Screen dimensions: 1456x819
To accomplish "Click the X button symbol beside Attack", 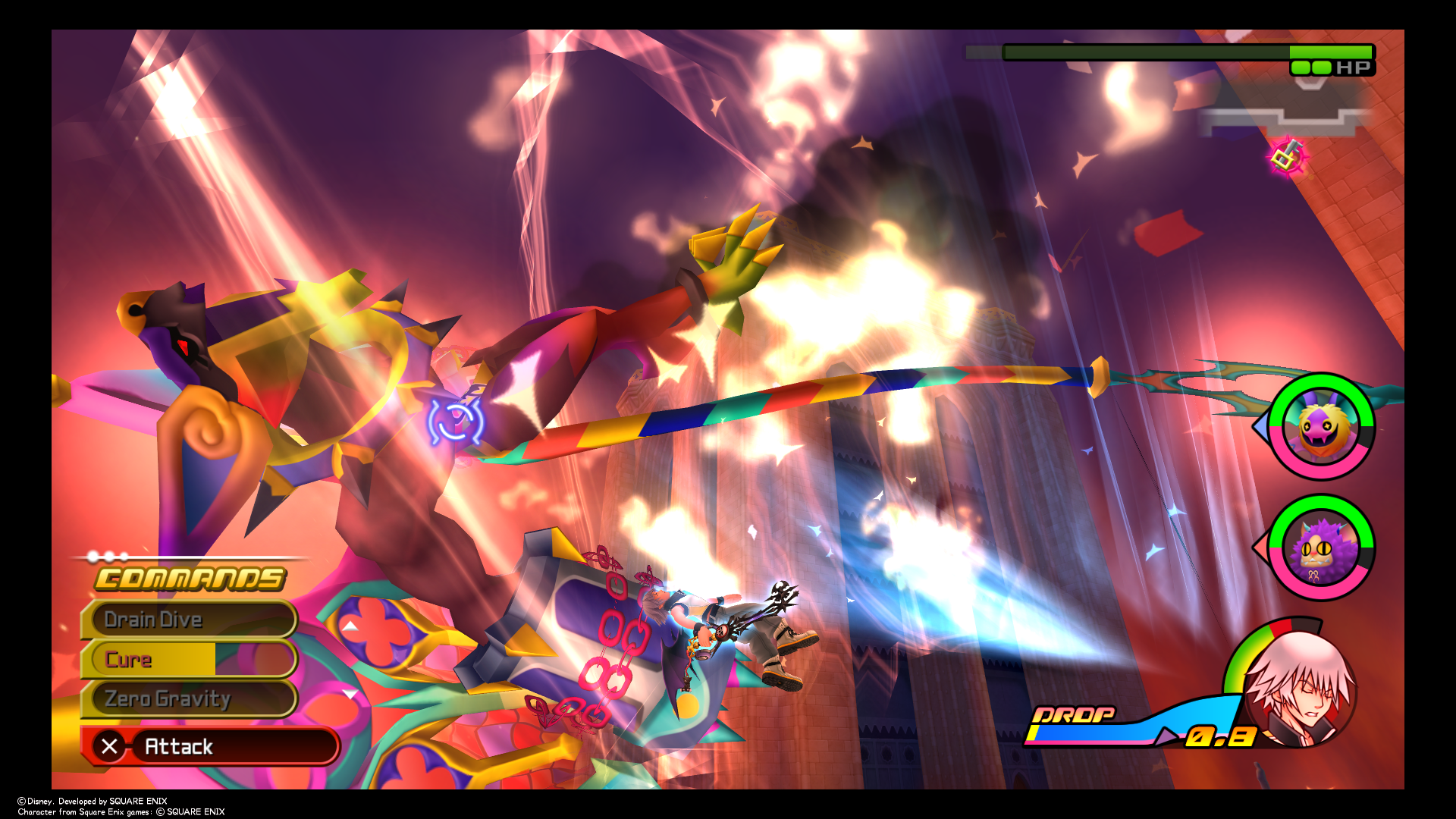I will [x=111, y=746].
